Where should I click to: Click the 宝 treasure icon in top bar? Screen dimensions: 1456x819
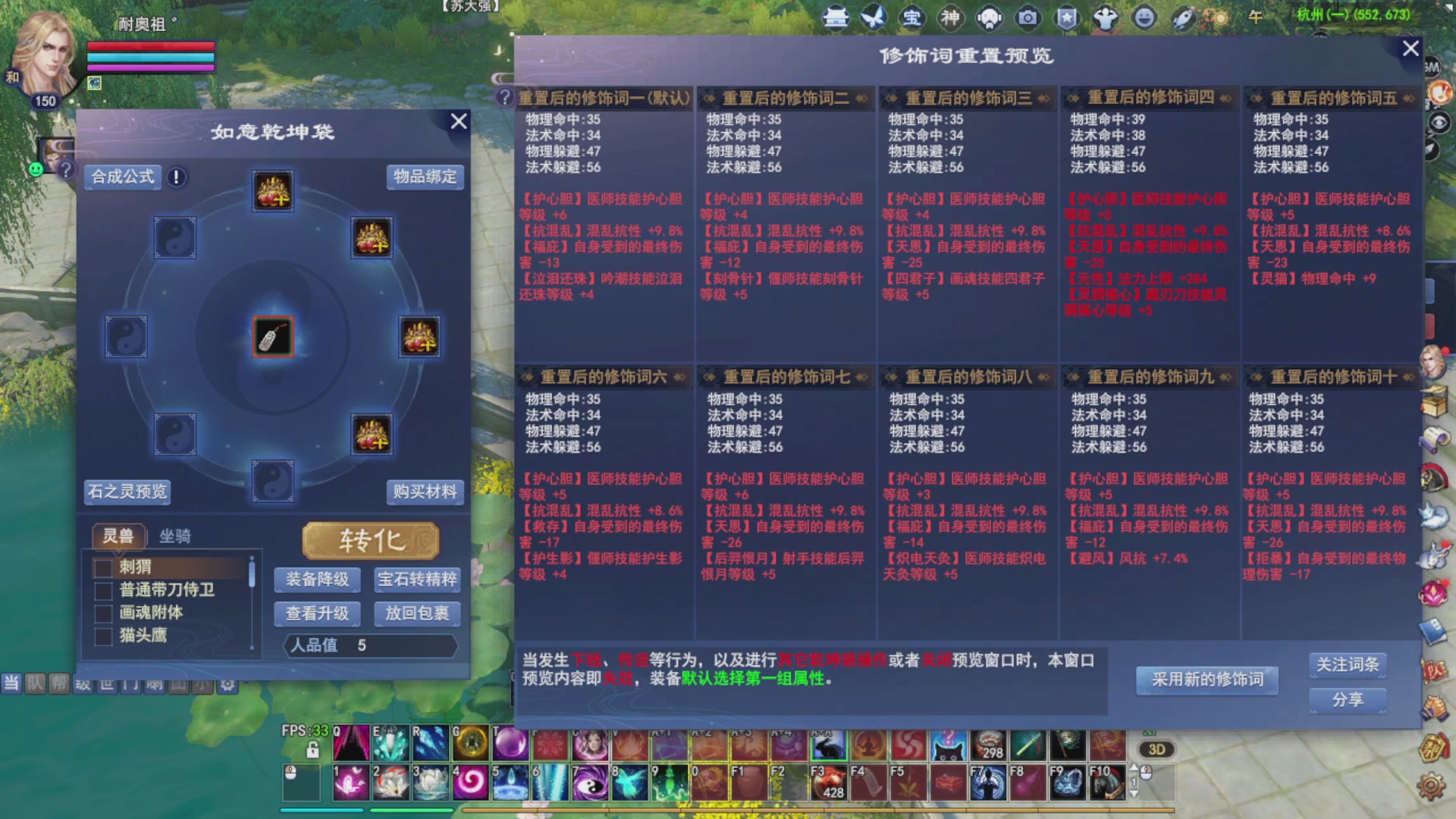click(912, 17)
